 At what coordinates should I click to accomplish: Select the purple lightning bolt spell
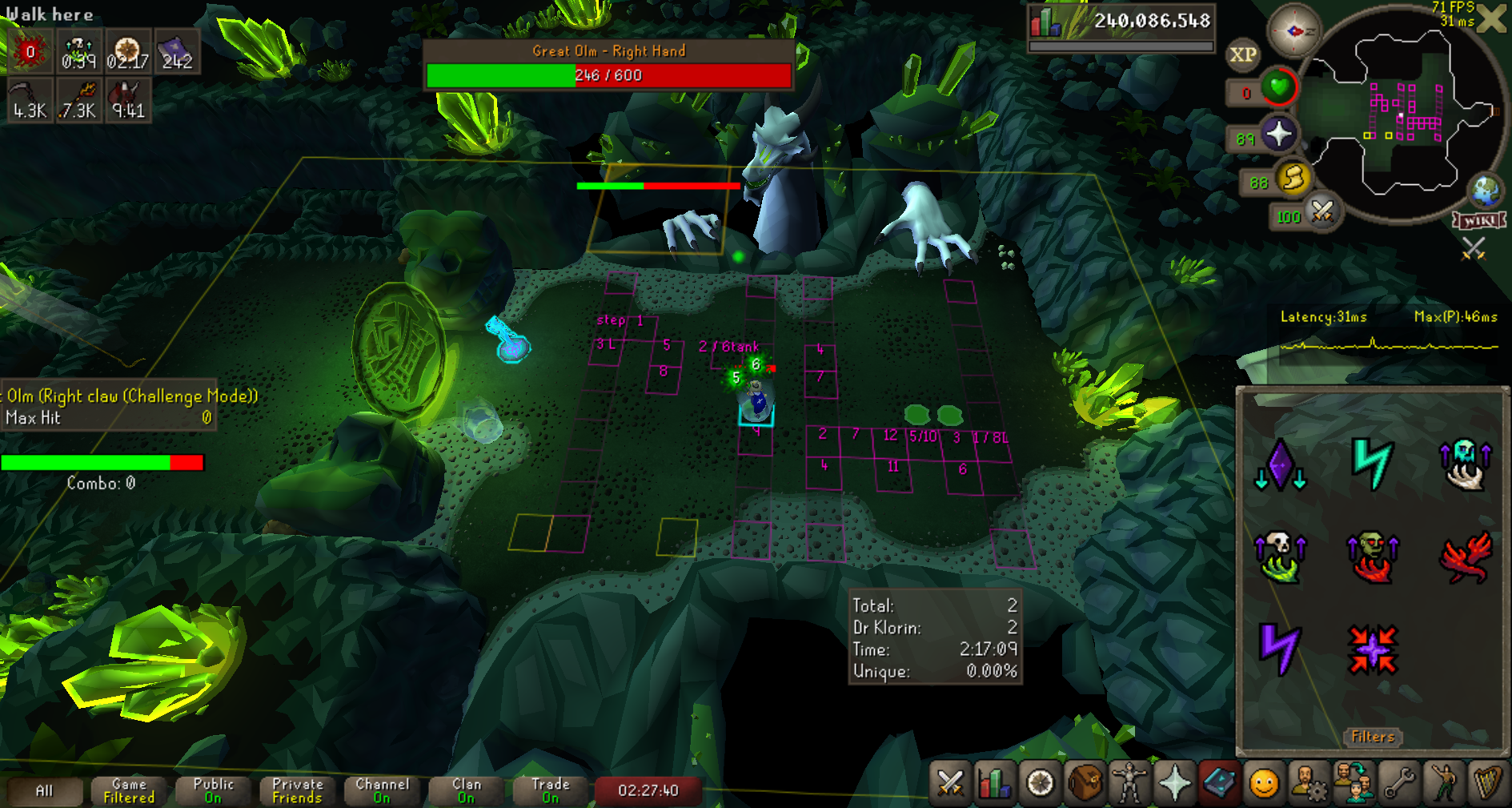[x=1279, y=648]
